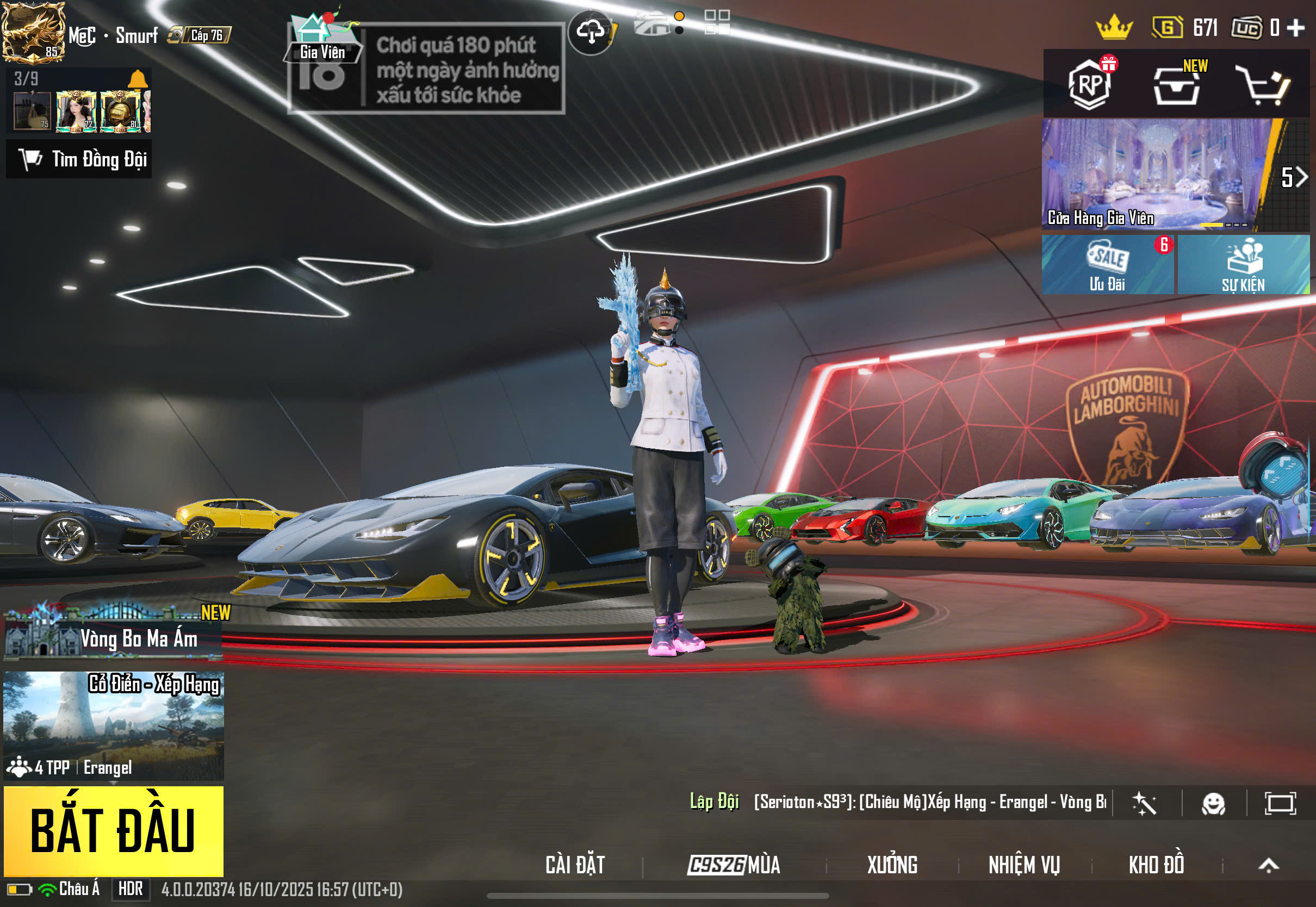Open the RP Royale Pass icon
The width and height of the screenshot is (1316, 907).
[1089, 84]
